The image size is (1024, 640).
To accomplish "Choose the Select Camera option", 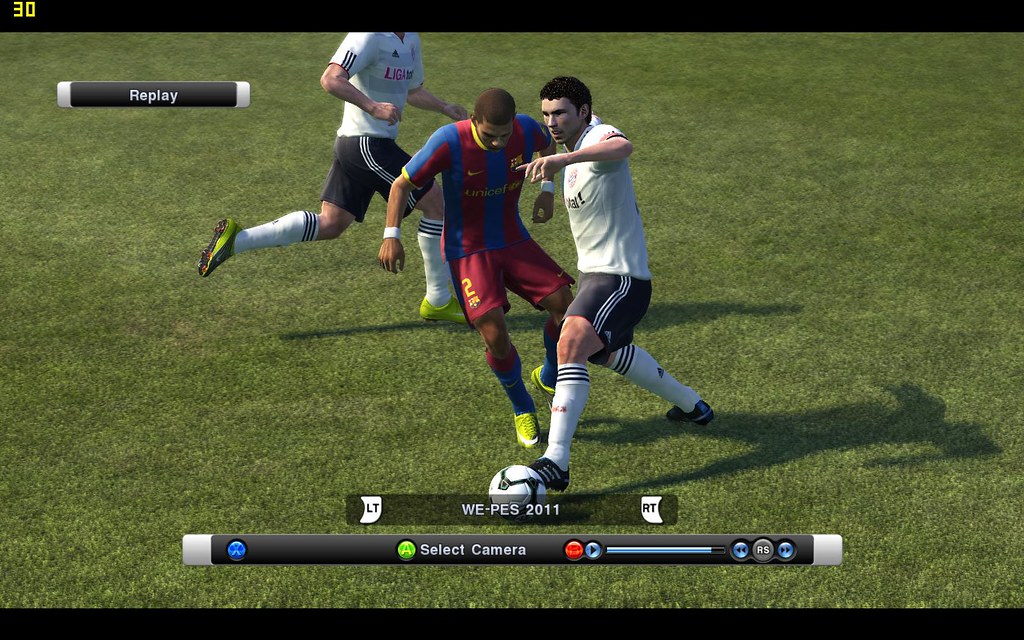I will (472, 549).
